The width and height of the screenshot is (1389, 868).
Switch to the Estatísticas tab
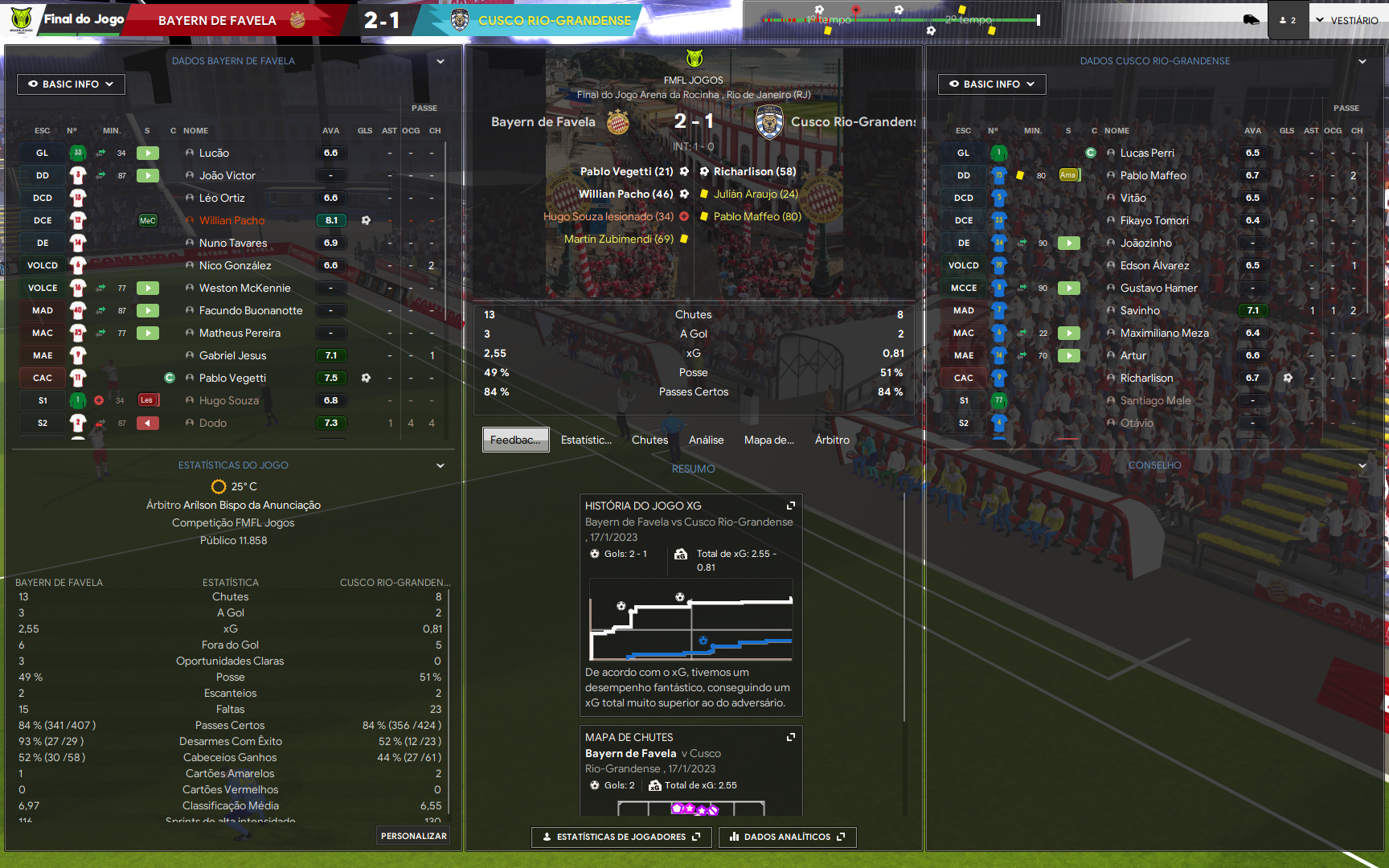586,440
